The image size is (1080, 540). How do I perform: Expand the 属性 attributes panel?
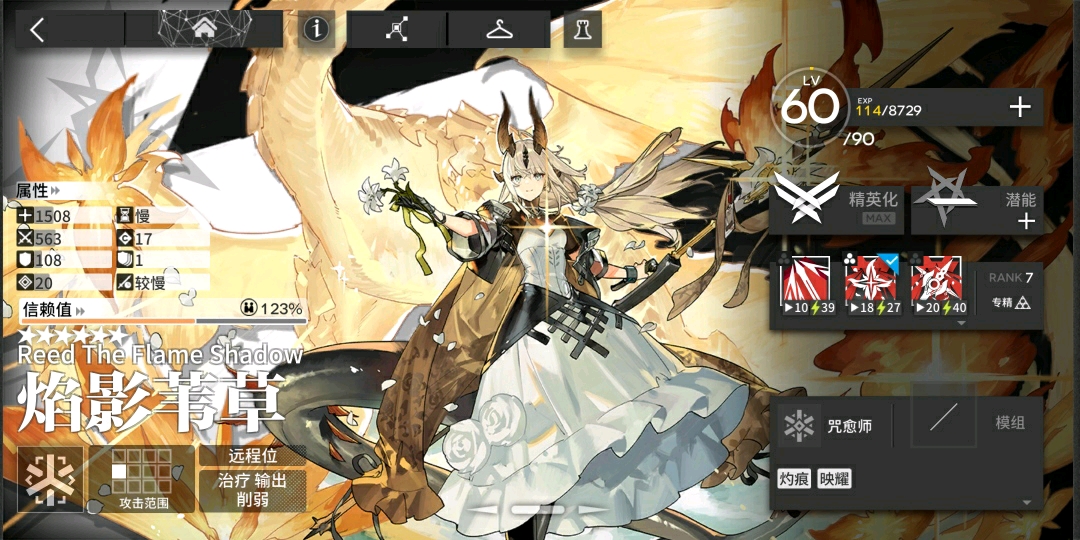click(38, 190)
